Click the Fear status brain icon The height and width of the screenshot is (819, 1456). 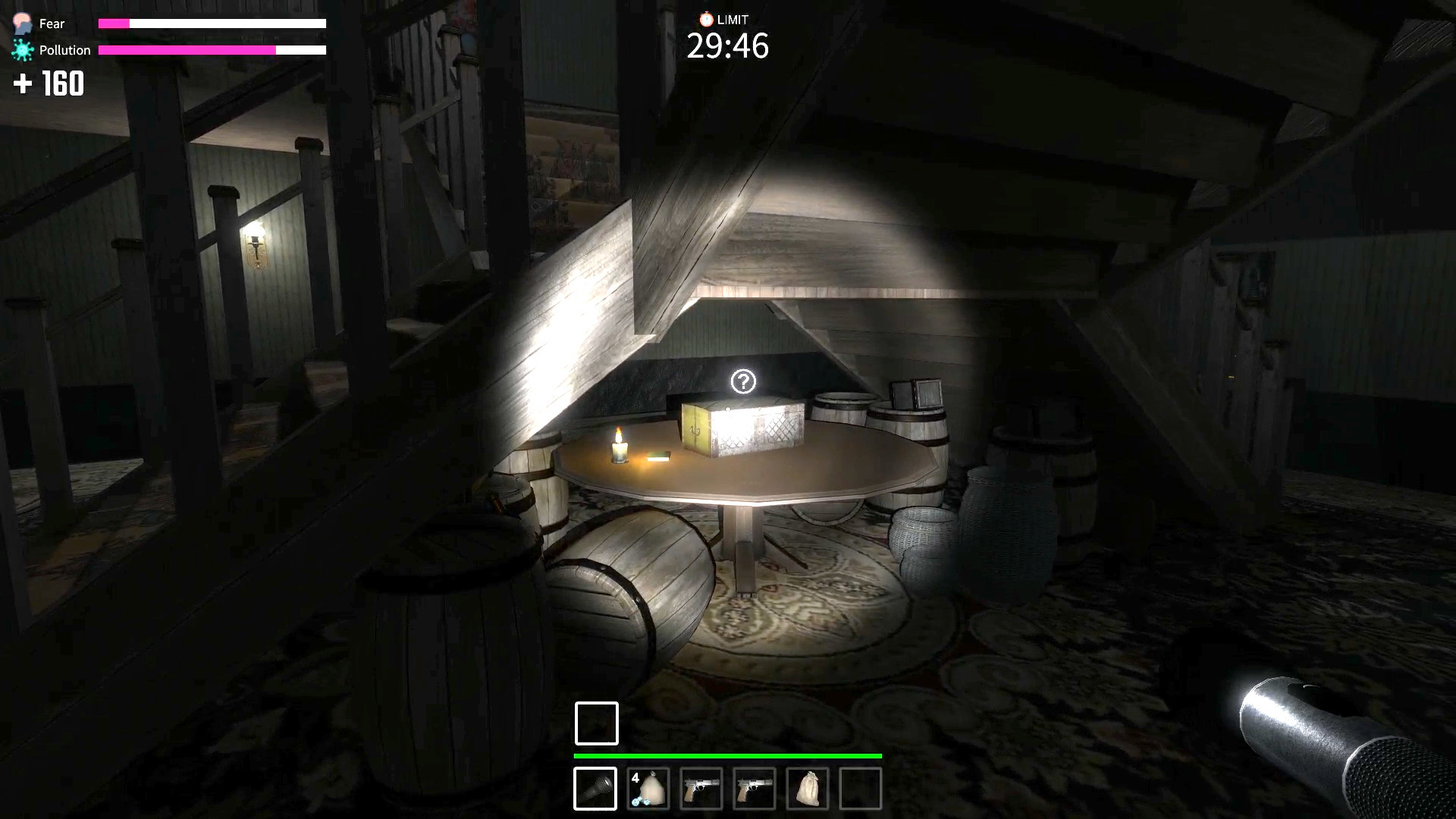coord(22,24)
